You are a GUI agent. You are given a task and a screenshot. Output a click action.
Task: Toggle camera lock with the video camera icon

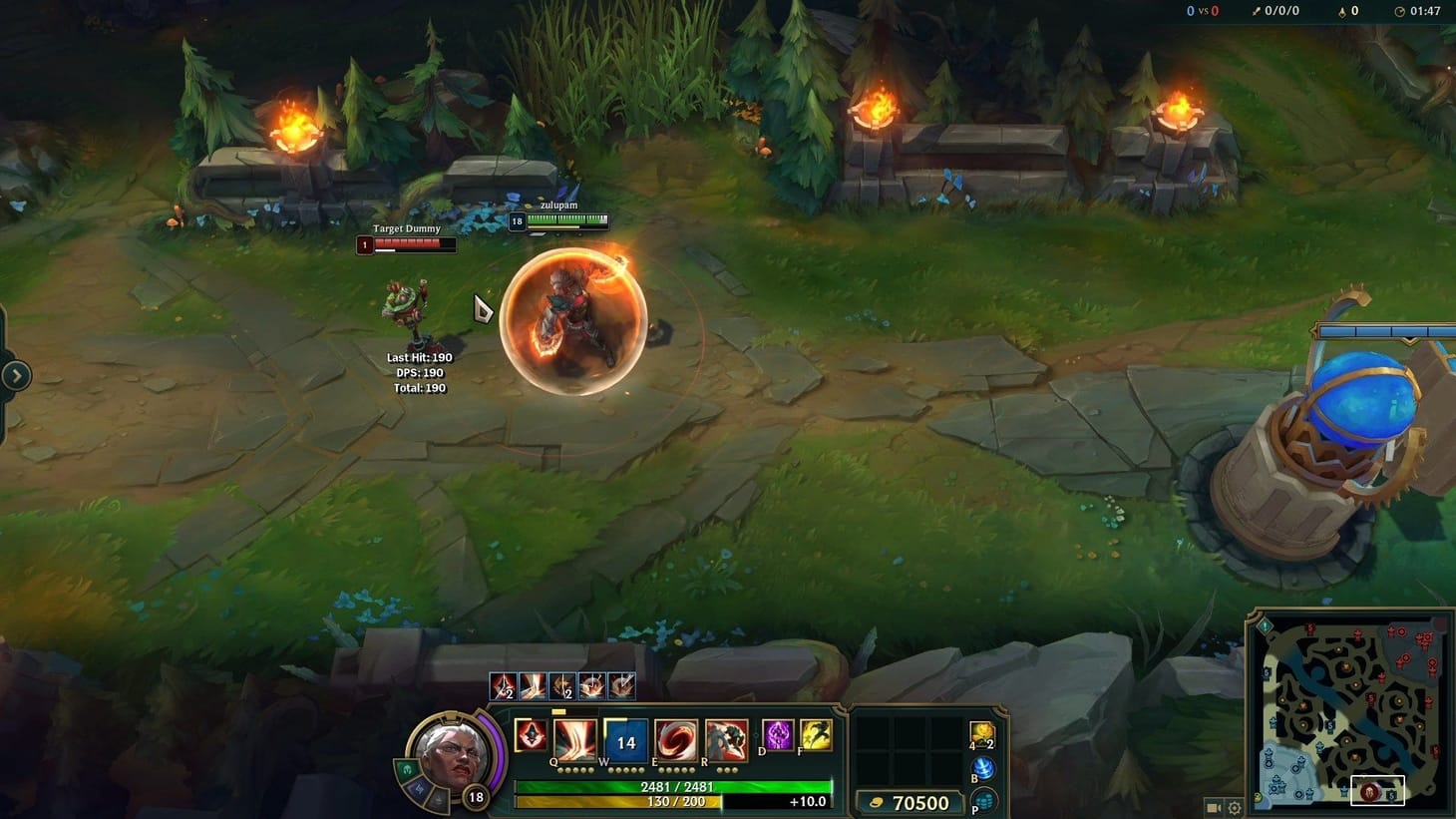tap(1211, 808)
